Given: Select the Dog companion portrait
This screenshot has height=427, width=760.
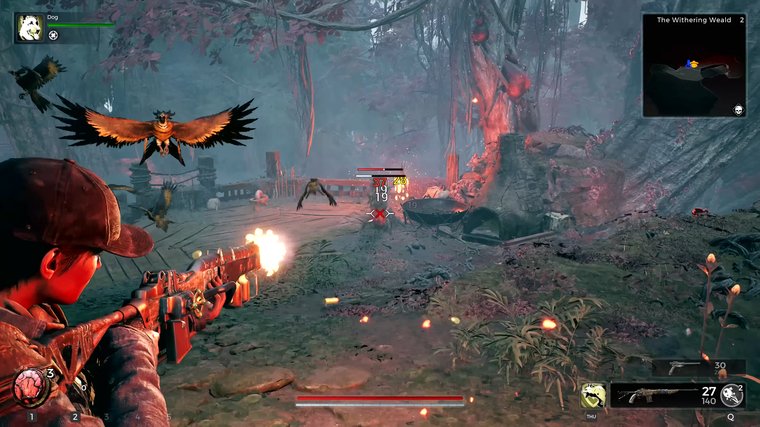Looking at the screenshot, I should 29,27.
